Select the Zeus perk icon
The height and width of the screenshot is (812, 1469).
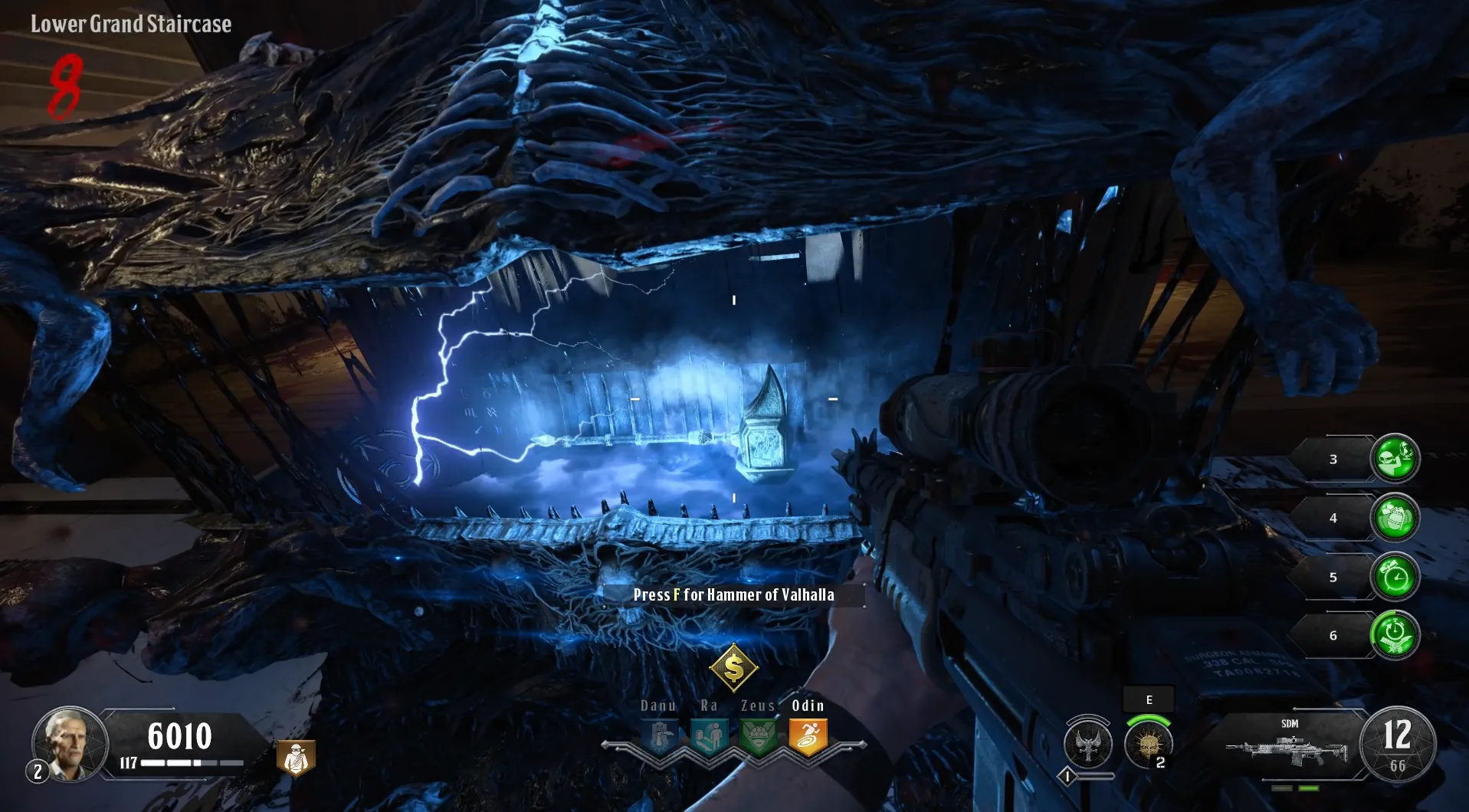point(759,737)
